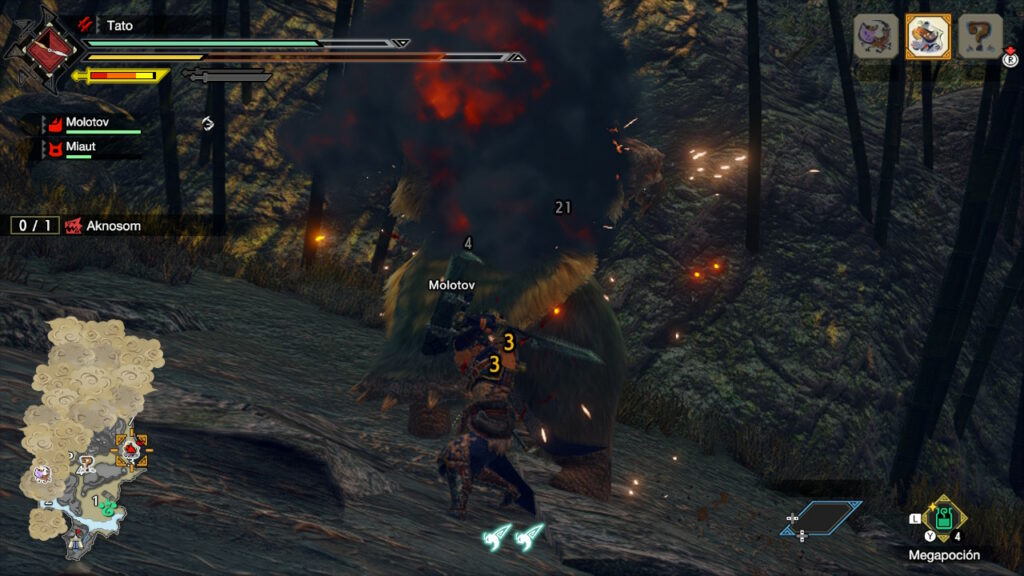Select the highlighted monster icon at top right
This screenshot has height=576, width=1024.
point(928,37)
